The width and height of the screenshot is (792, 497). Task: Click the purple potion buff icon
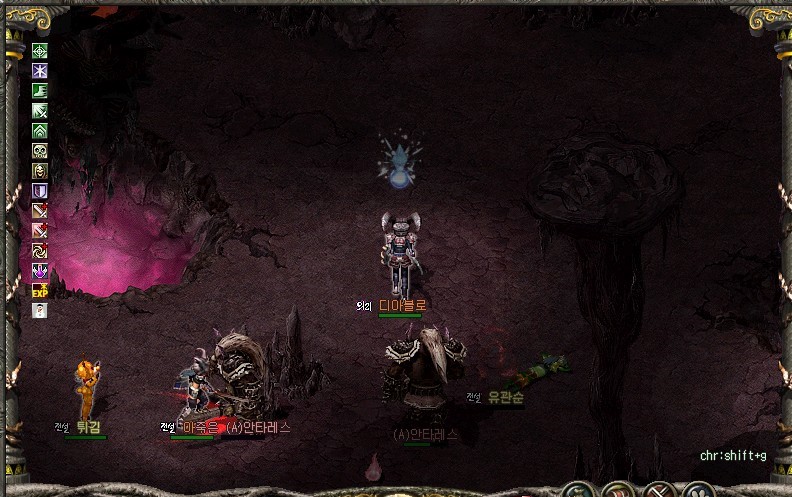tap(40, 270)
